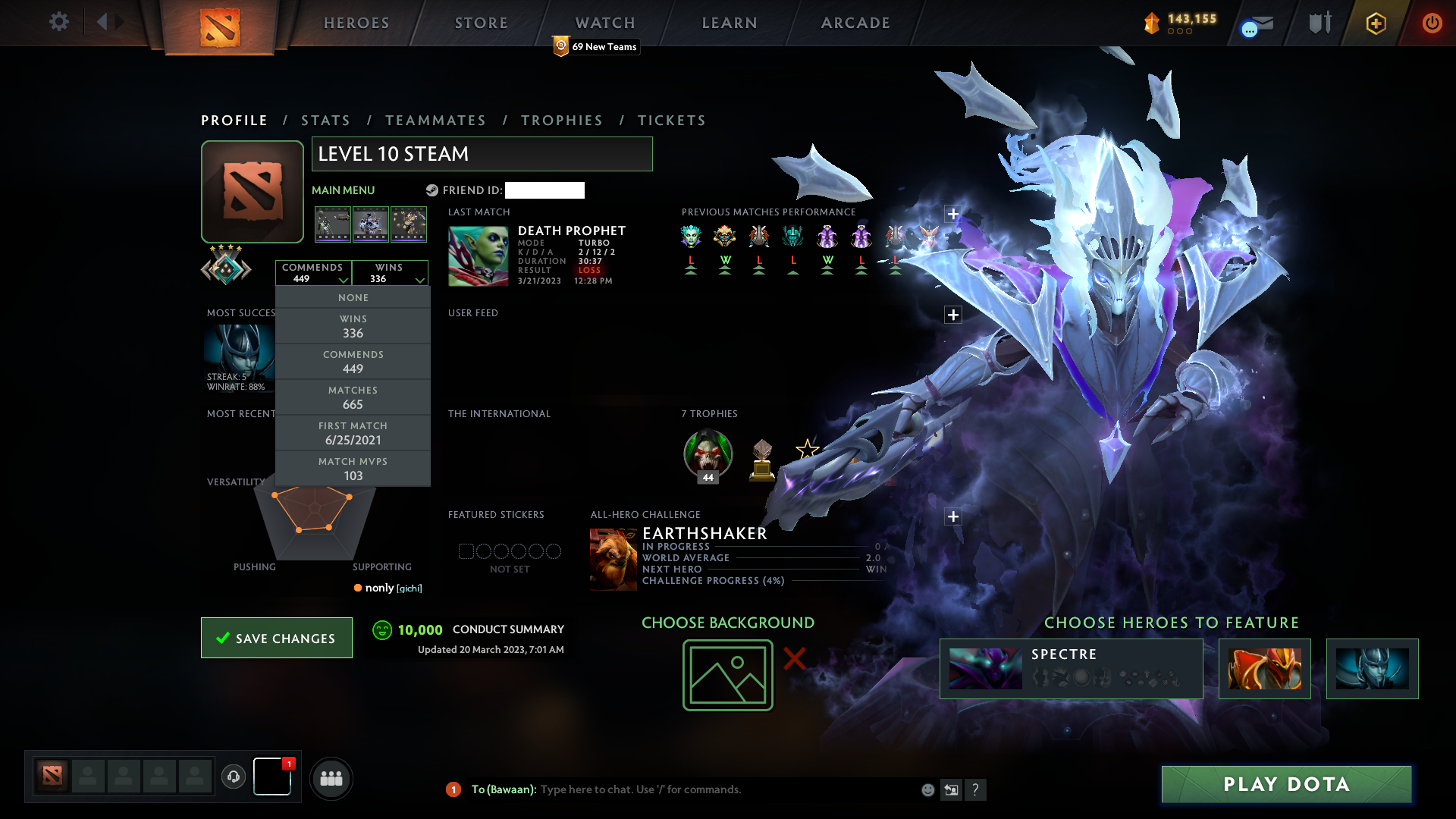Click the chat help question mark icon
Viewport: 1456px width, 819px height.
977,789
